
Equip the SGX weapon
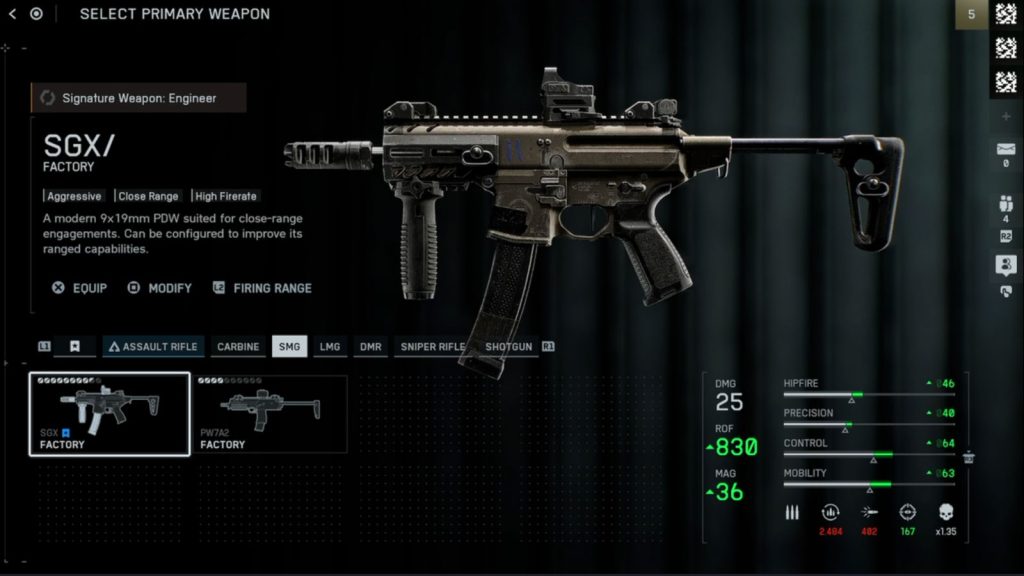79,288
